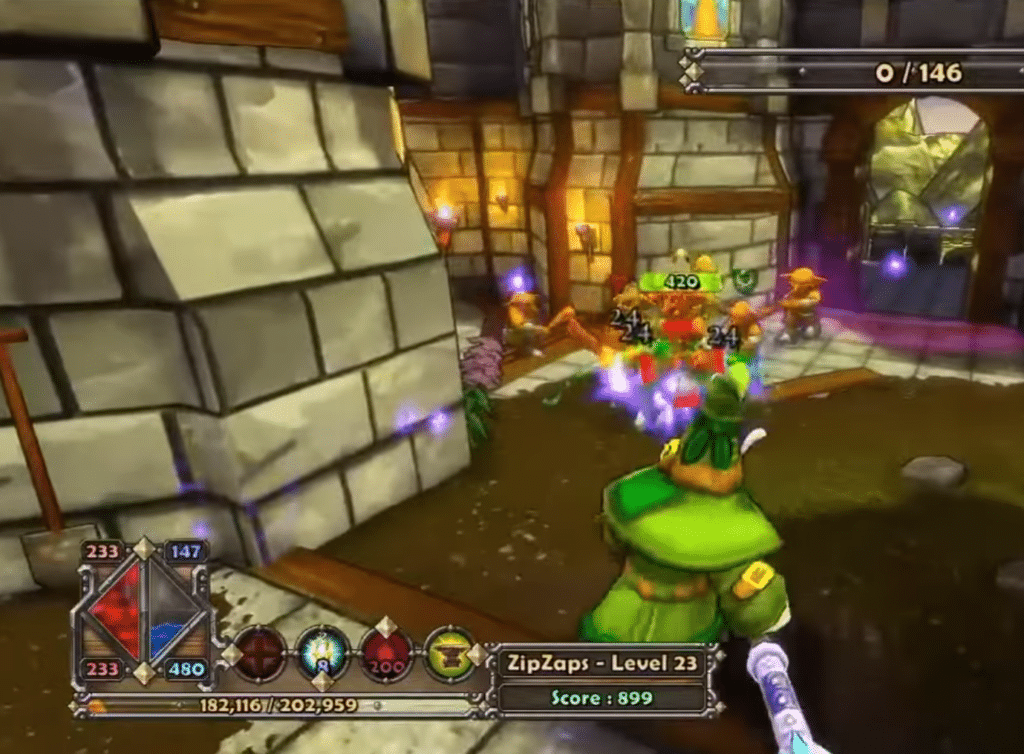
Task: Activate the dark red crosshair ability icon
Action: [262, 654]
